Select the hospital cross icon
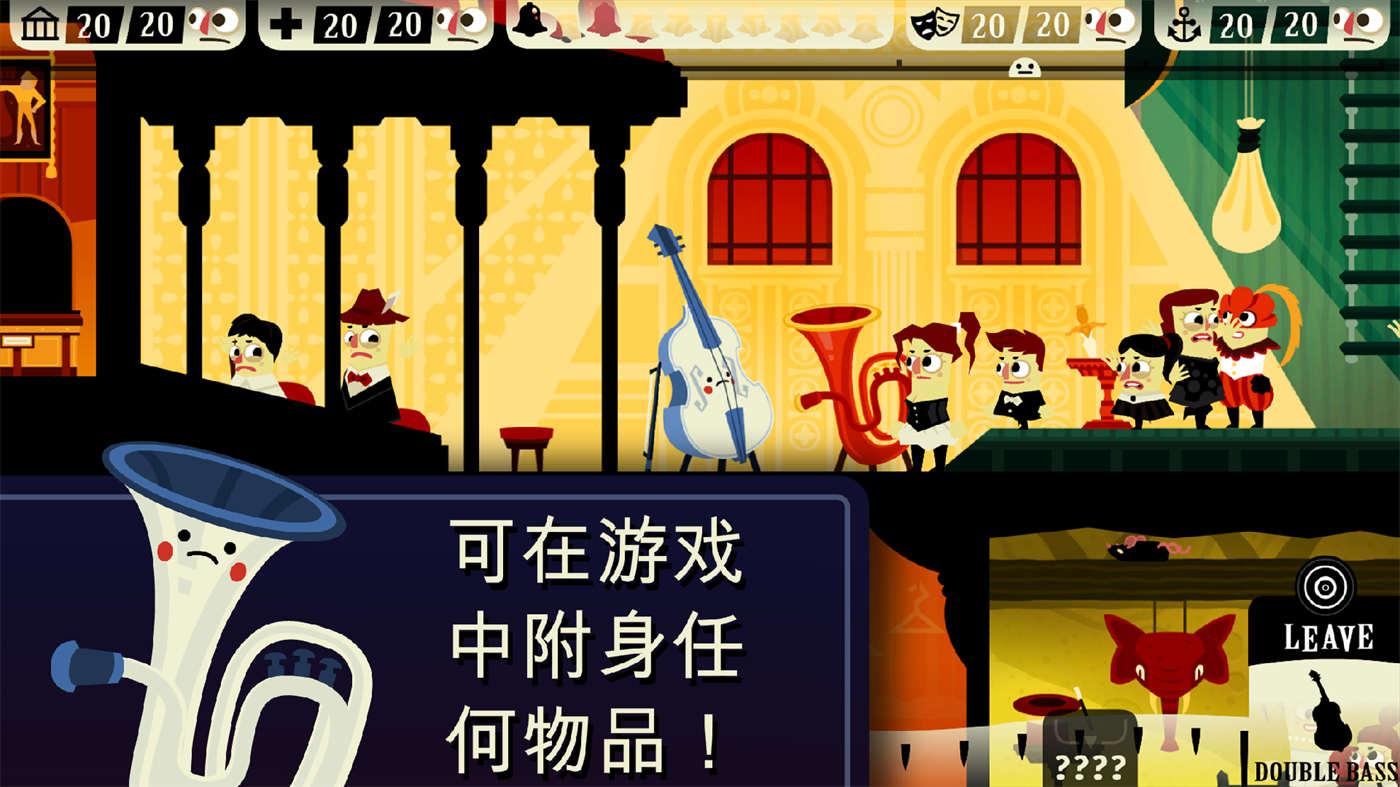Screen dimensions: 1400x787 pos(287,22)
